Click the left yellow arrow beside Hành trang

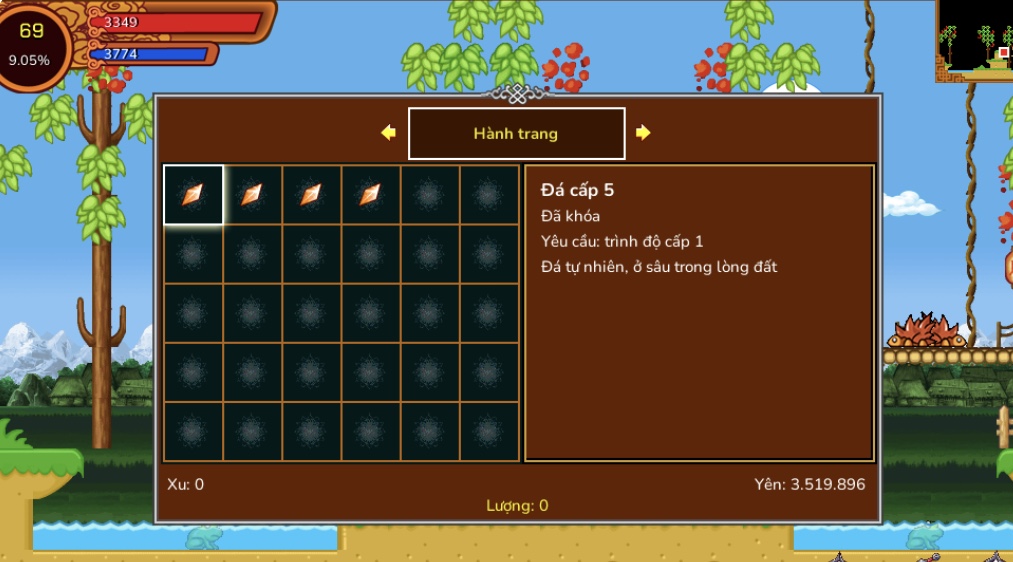click(389, 133)
